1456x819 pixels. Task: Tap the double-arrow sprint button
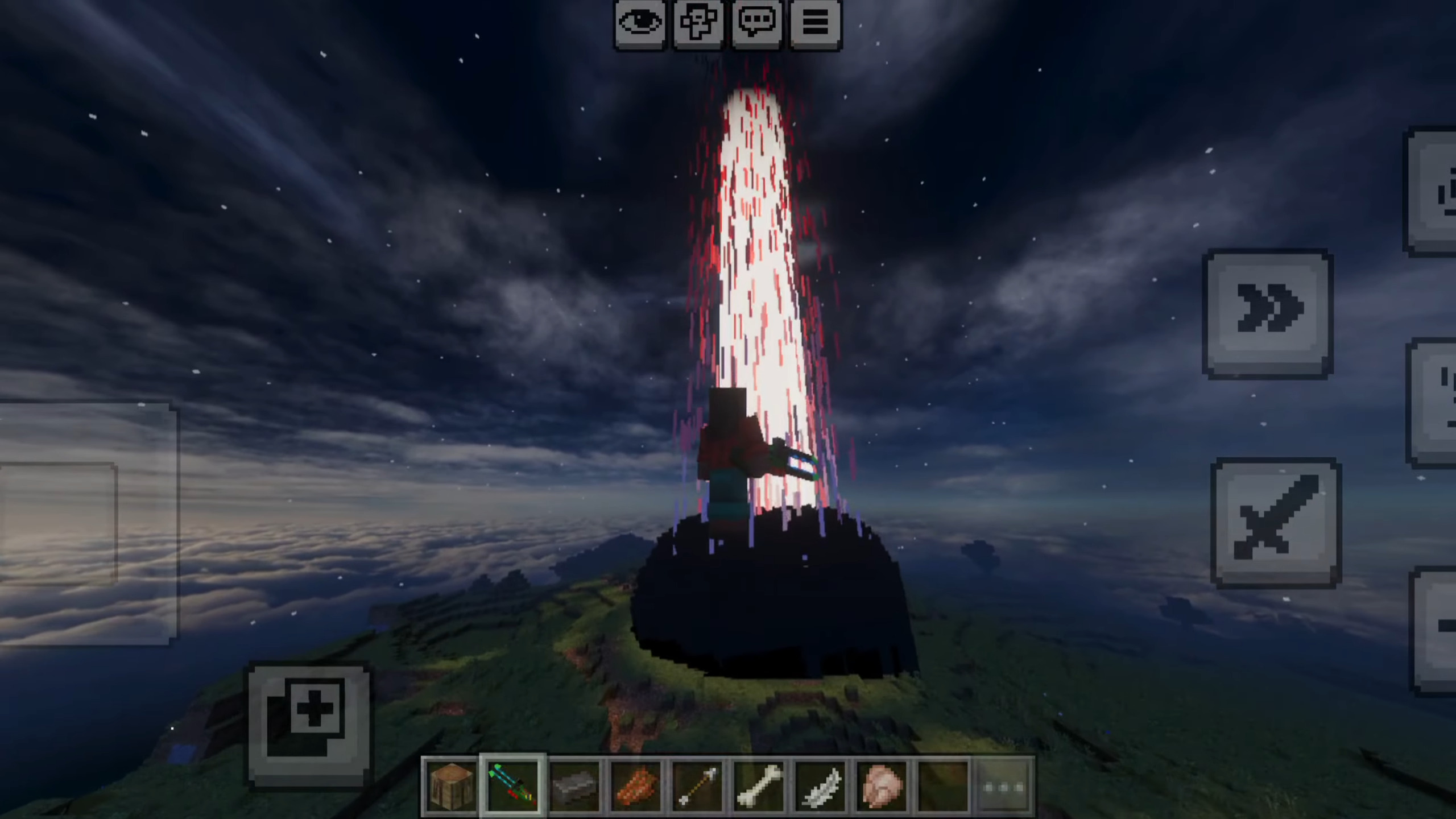1268,313
